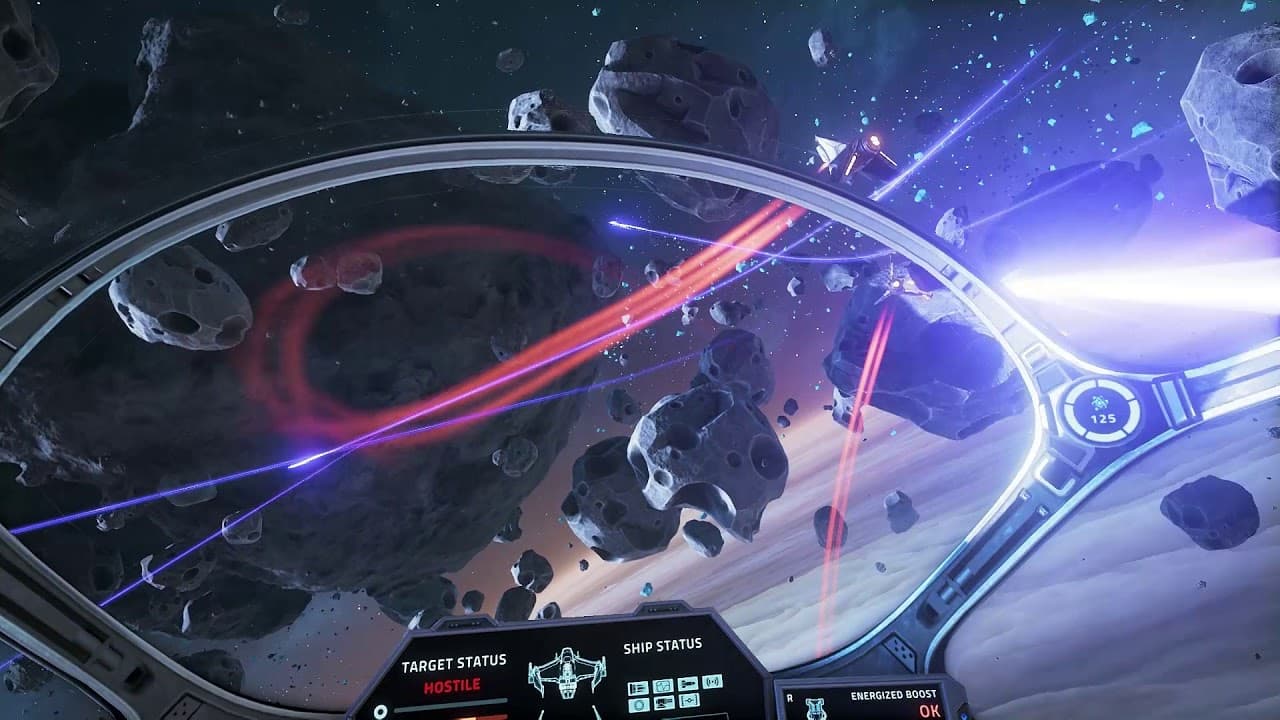
Task: Select the weapon system icon in Ship Status grid
Action: (688, 686)
